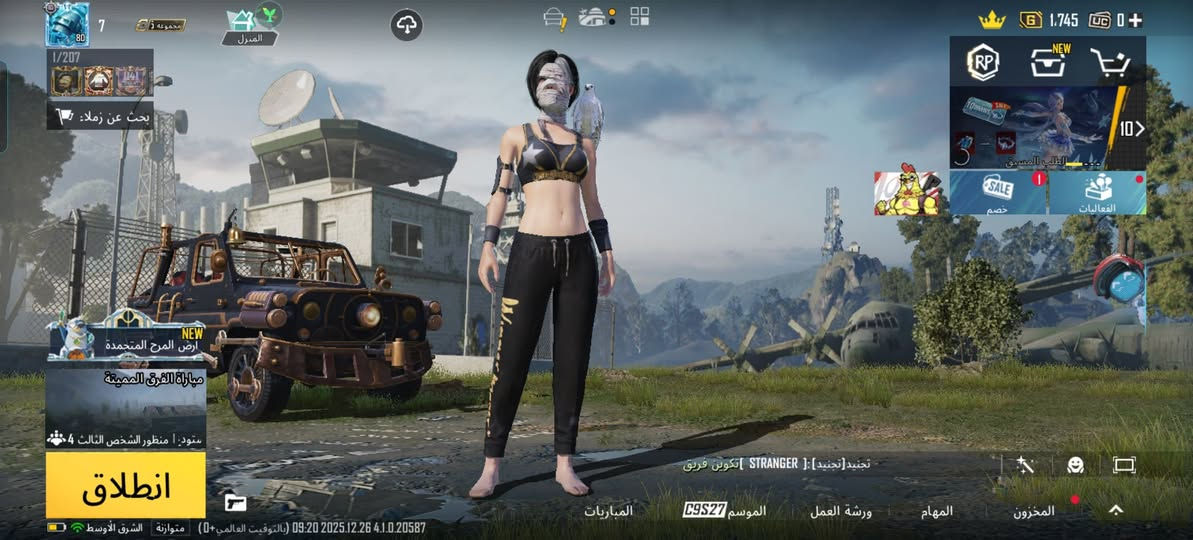Open the events gift box icon

(1098, 192)
